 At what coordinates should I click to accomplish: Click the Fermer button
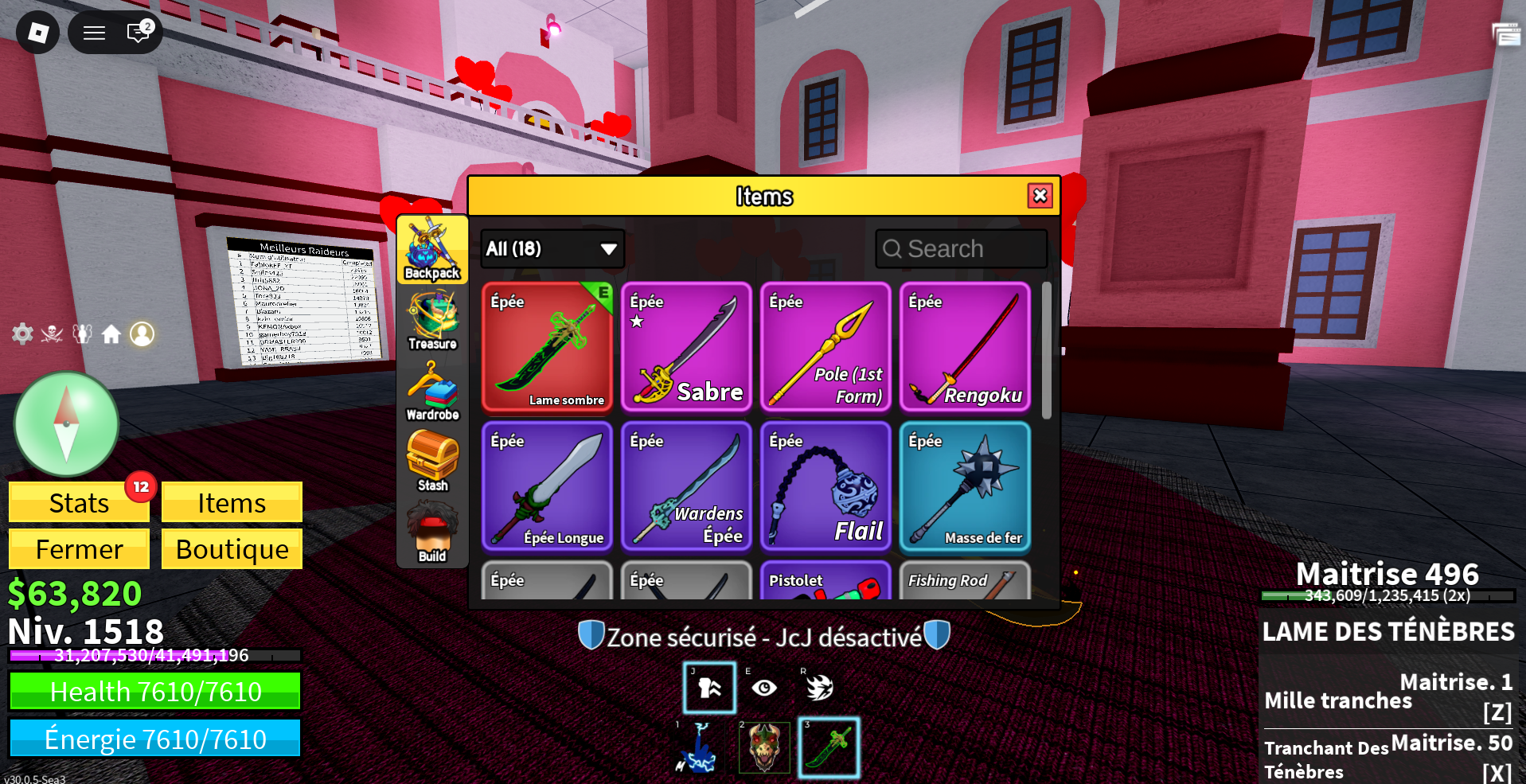(x=78, y=548)
